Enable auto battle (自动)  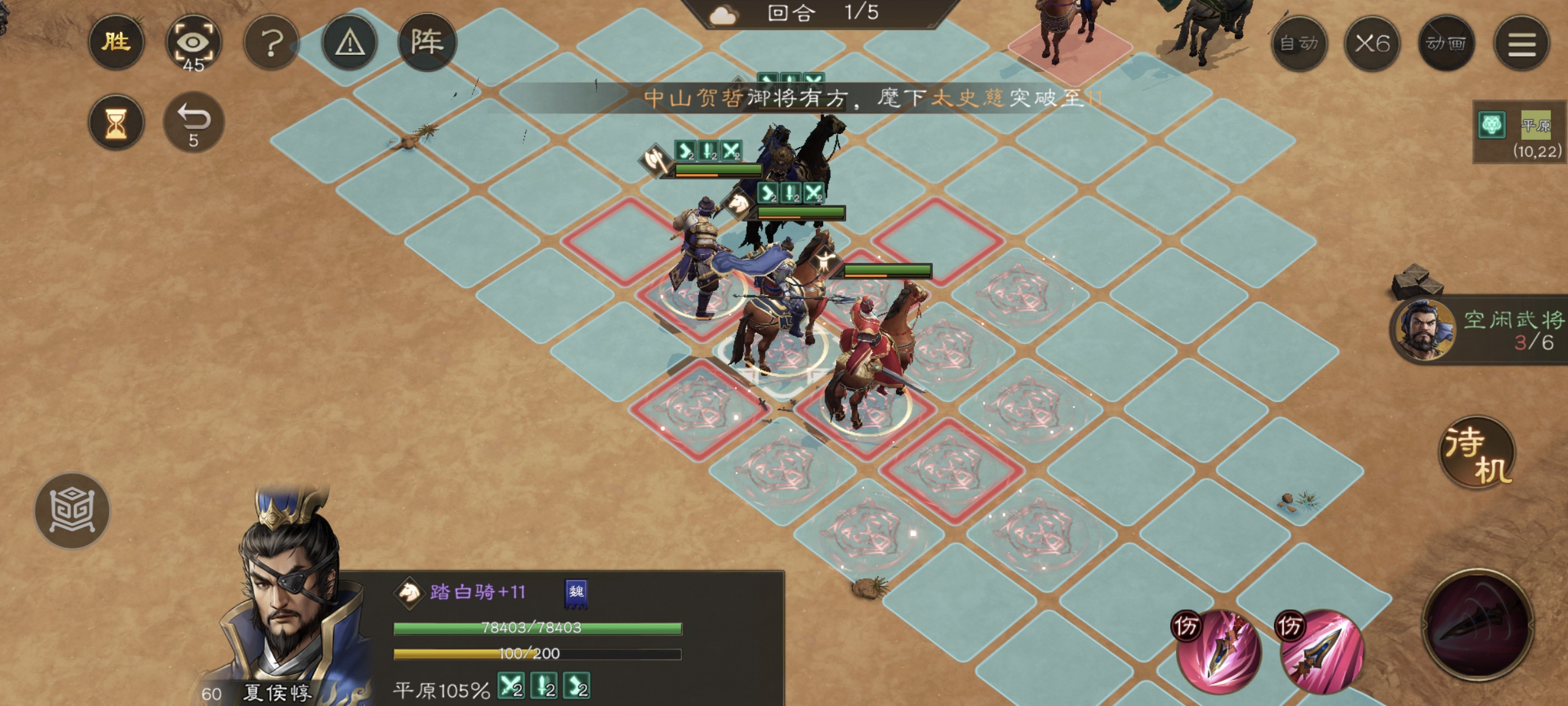(1299, 44)
